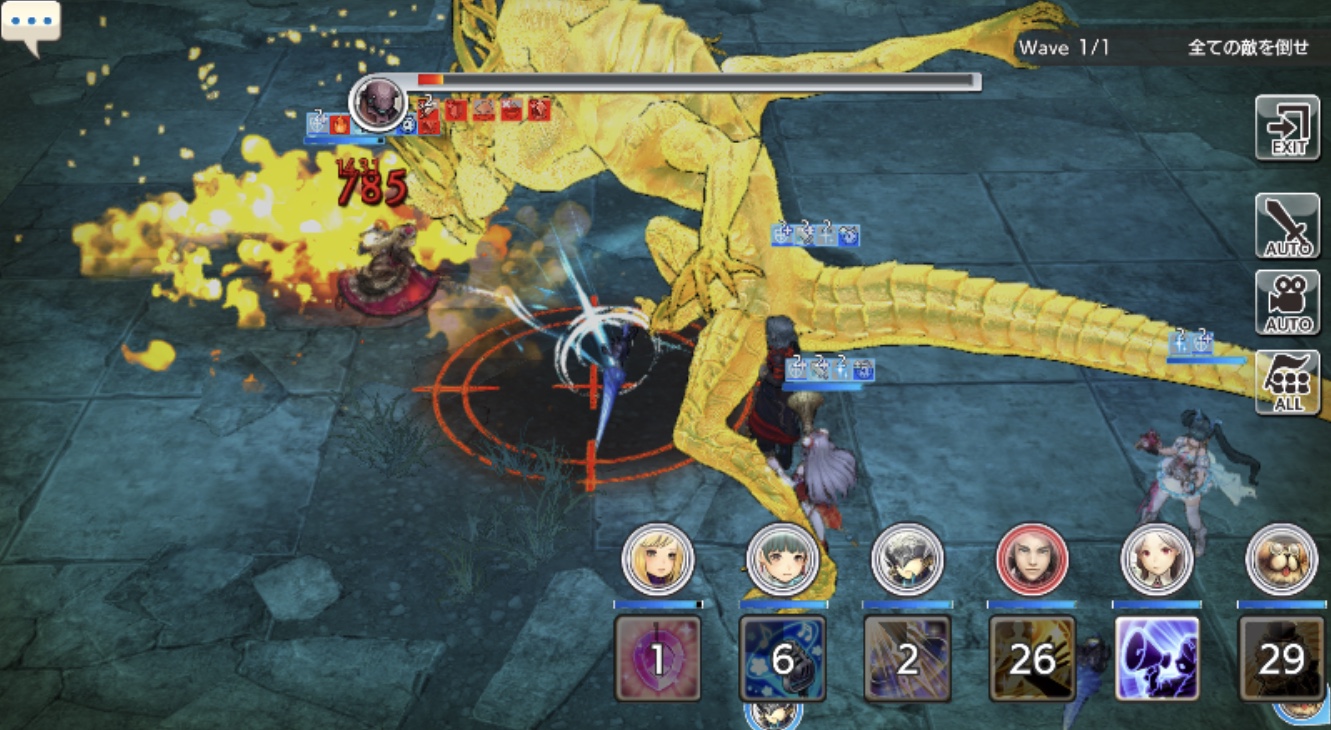Use the slash skill showing cooldown 2
1331x730 pixels.
[907, 658]
